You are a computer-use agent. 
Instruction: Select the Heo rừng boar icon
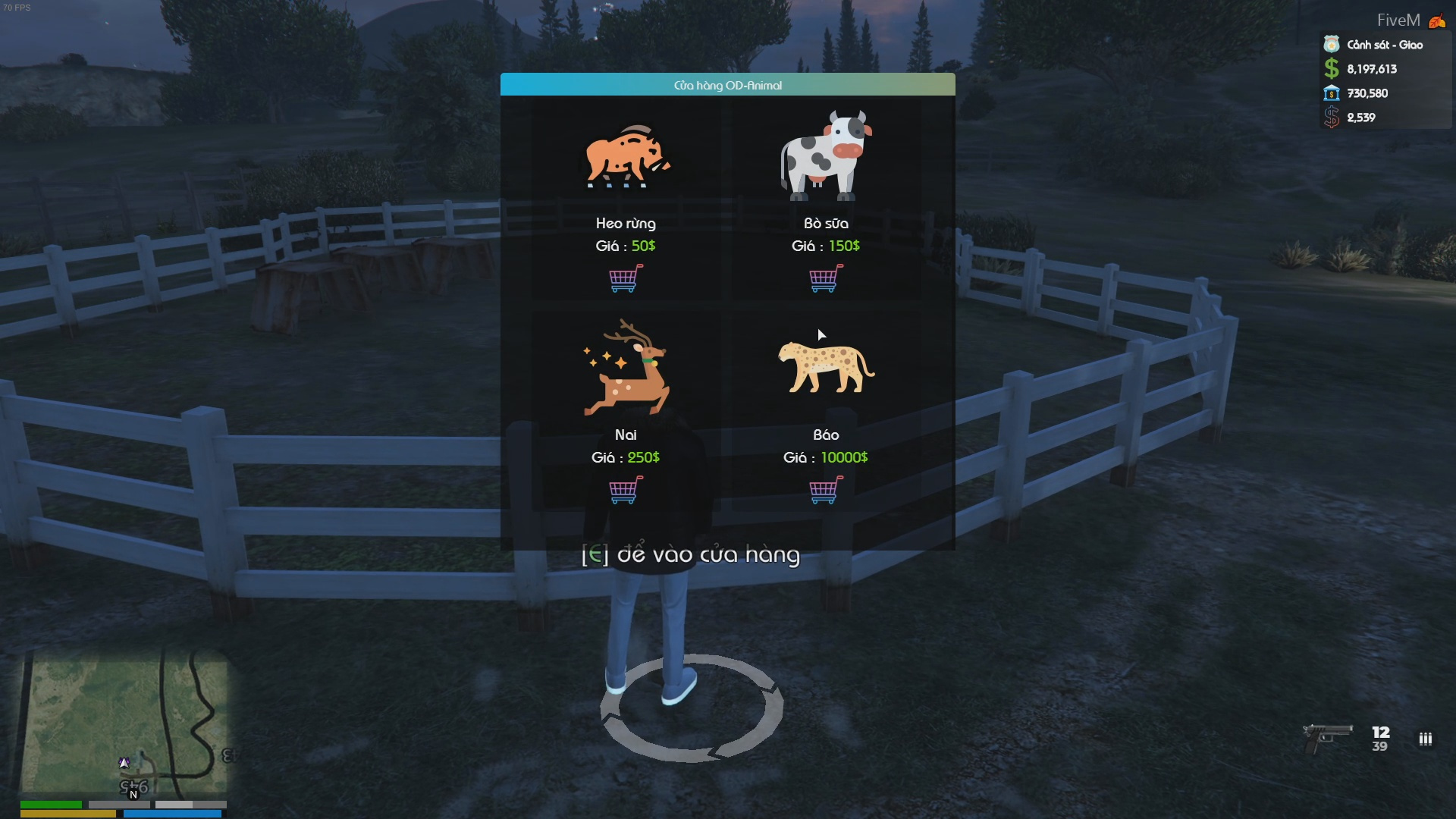pos(625,157)
